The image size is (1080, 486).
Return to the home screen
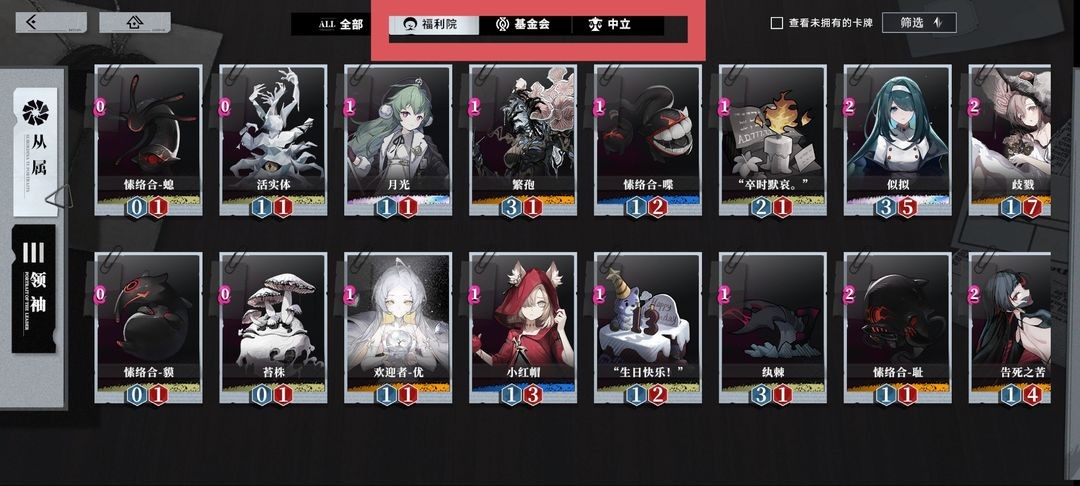(134, 23)
